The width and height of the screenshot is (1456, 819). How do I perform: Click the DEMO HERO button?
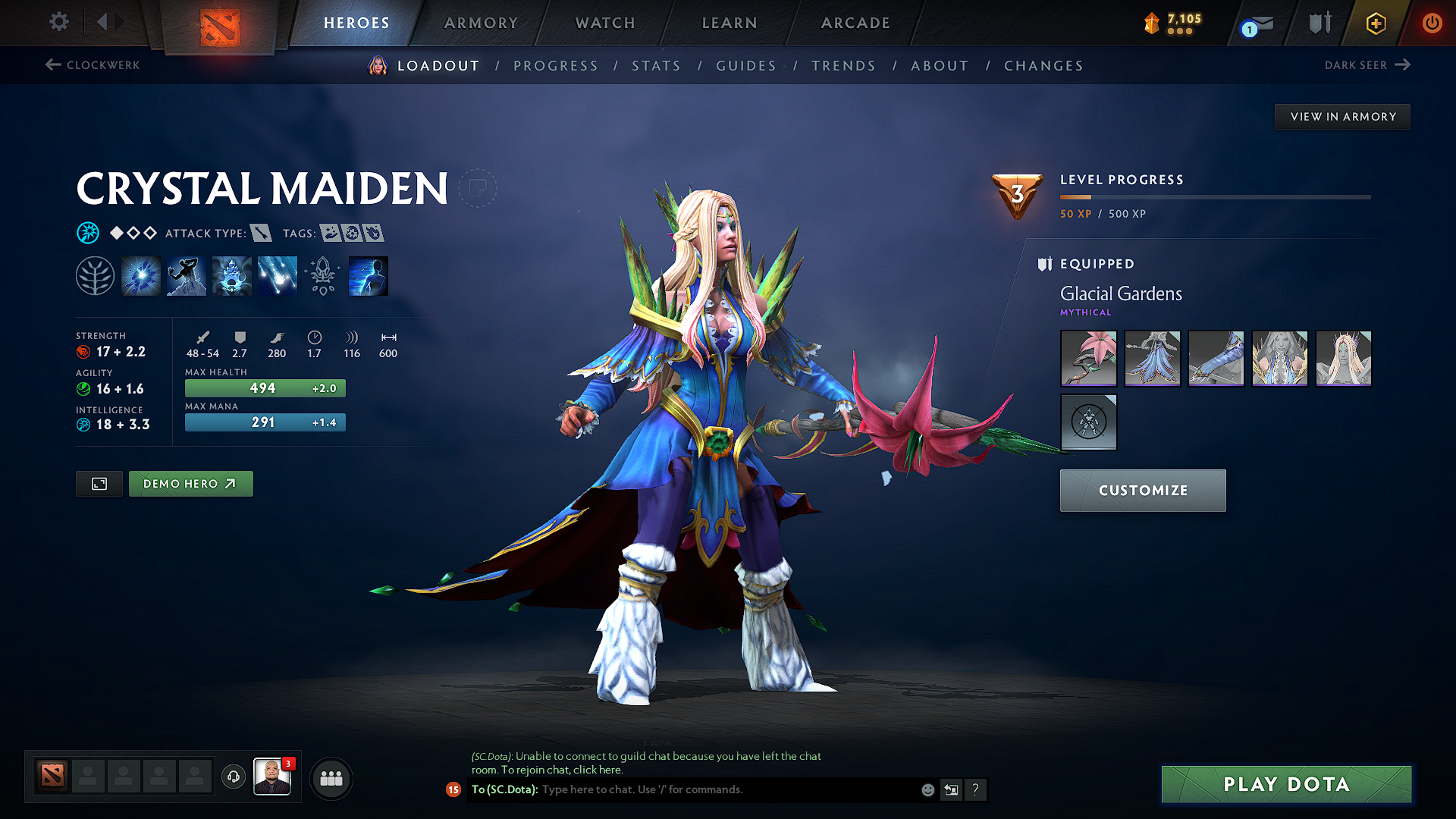point(190,483)
